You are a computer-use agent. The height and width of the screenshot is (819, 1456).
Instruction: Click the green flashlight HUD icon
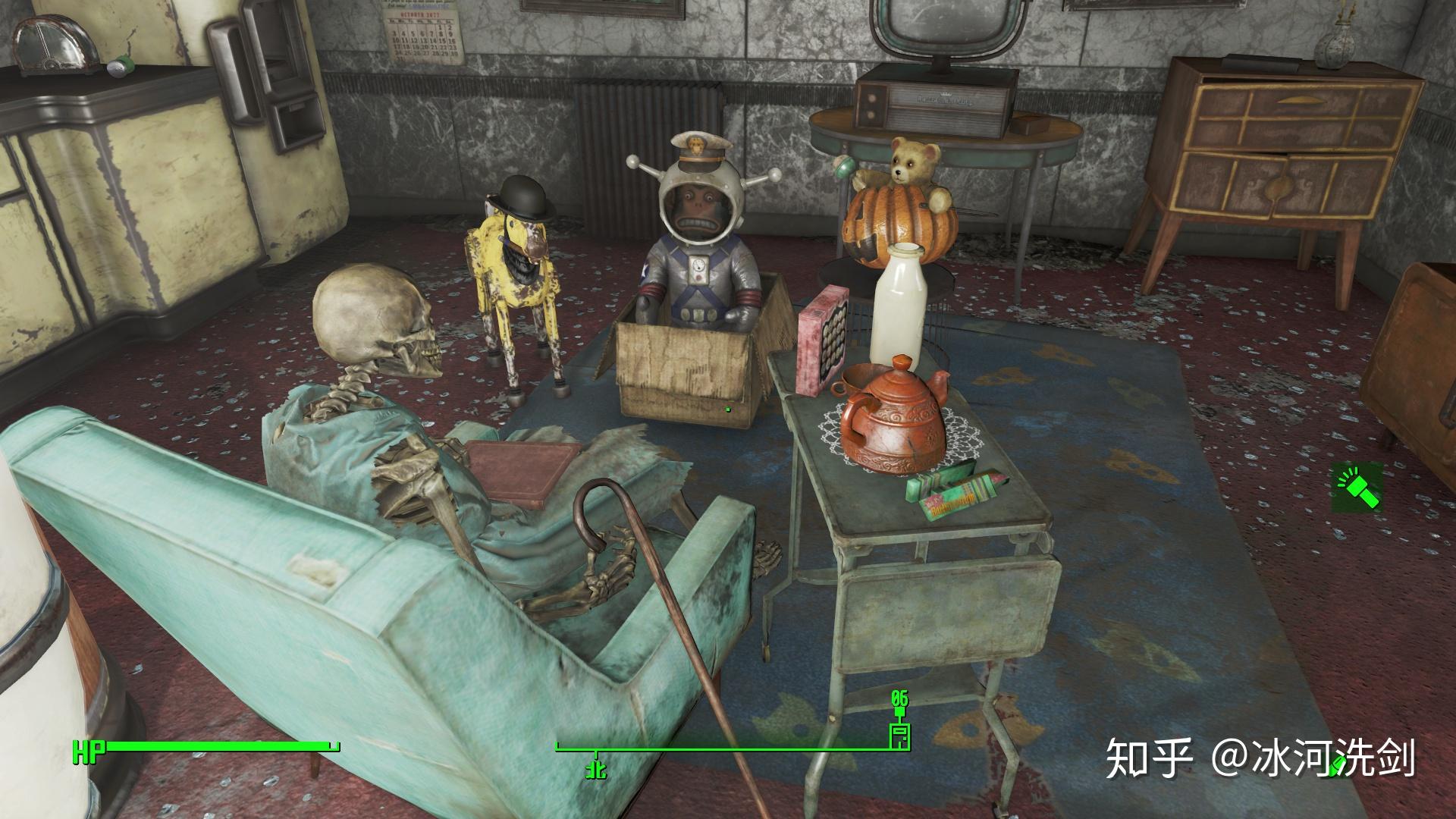pos(1357,489)
